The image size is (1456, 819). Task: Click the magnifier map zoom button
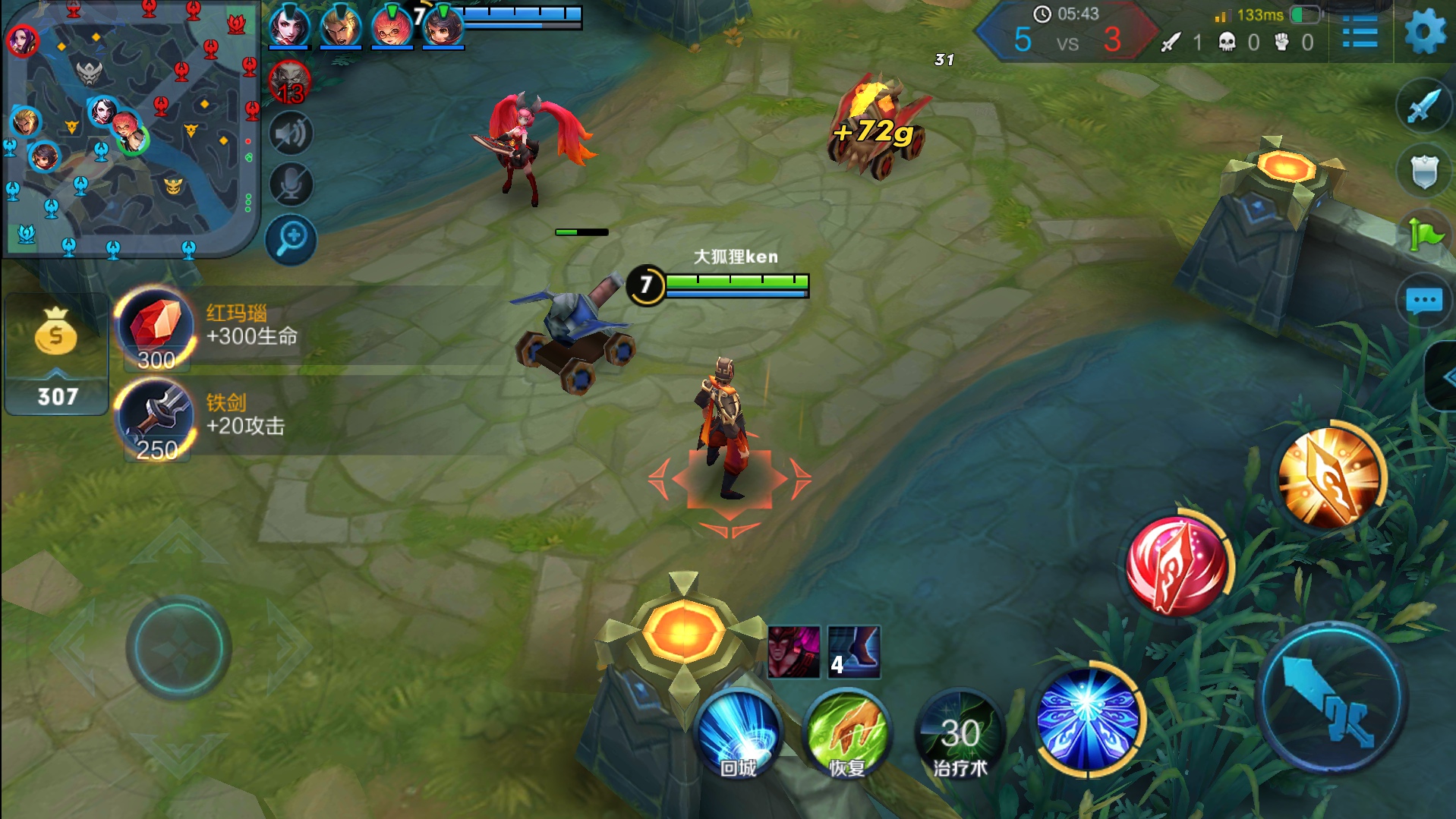pos(291,240)
